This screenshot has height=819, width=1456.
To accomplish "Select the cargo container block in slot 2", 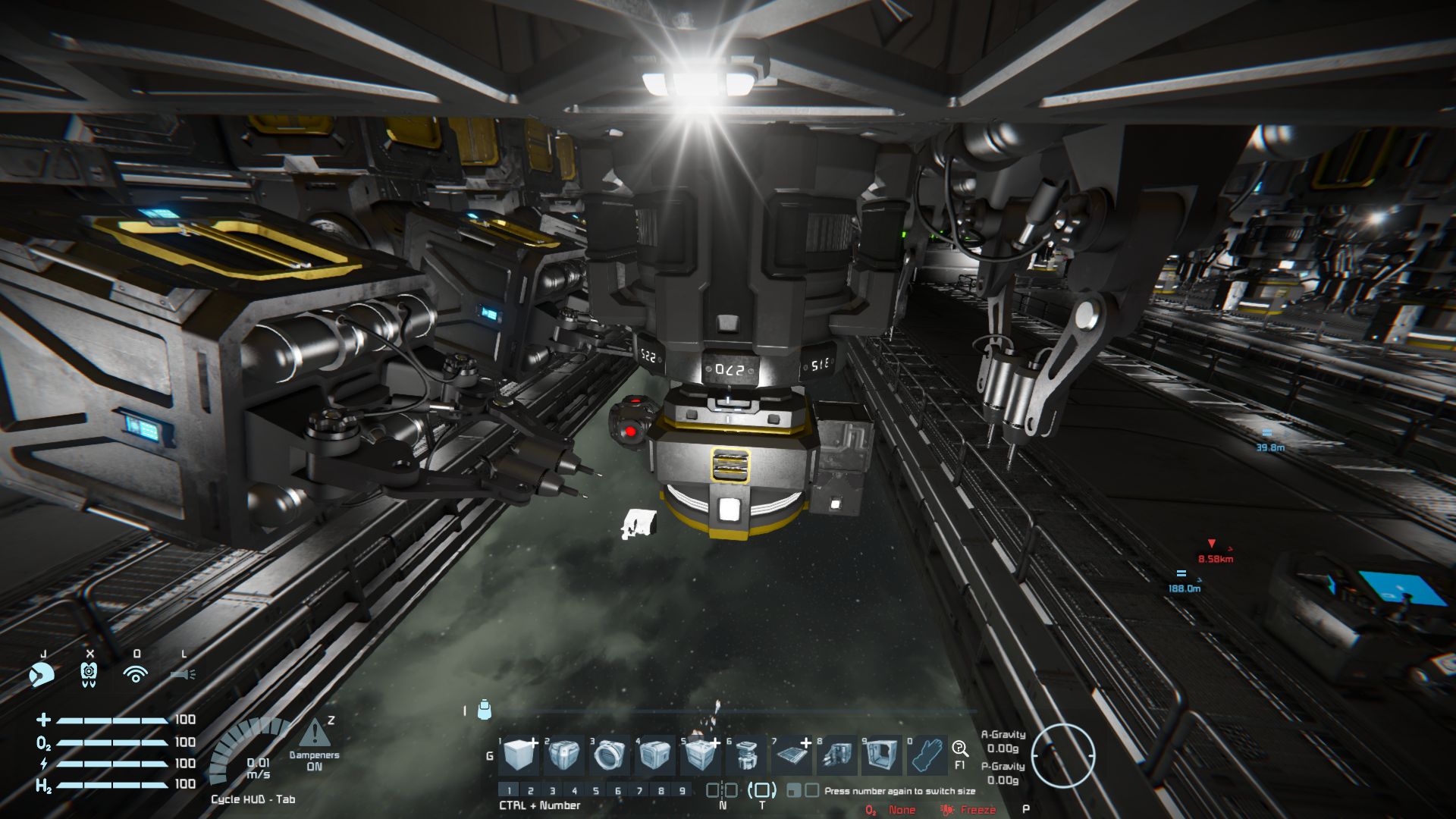I will tap(564, 755).
